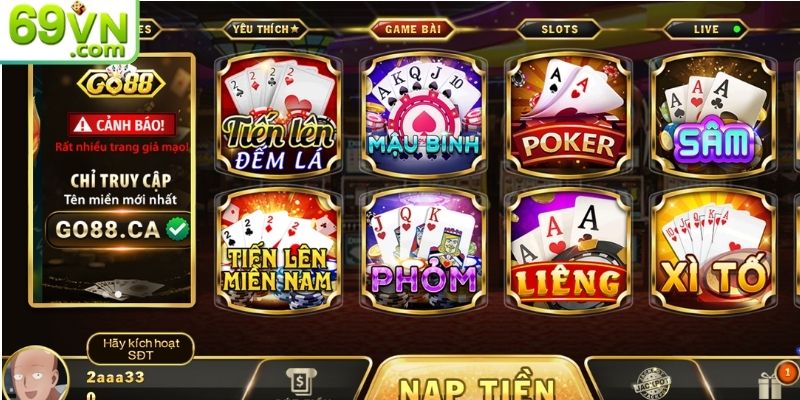The image size is (800, 400).
Task: Select the Mậu Binh card game
Action: pyautogui.click(x=422, y=113)
